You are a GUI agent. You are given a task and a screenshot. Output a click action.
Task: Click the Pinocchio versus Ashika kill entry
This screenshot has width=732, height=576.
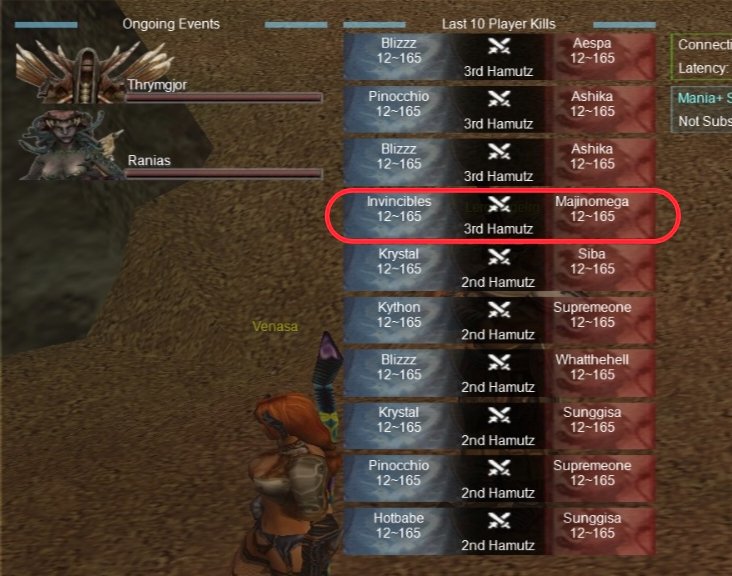coord(499,110)
